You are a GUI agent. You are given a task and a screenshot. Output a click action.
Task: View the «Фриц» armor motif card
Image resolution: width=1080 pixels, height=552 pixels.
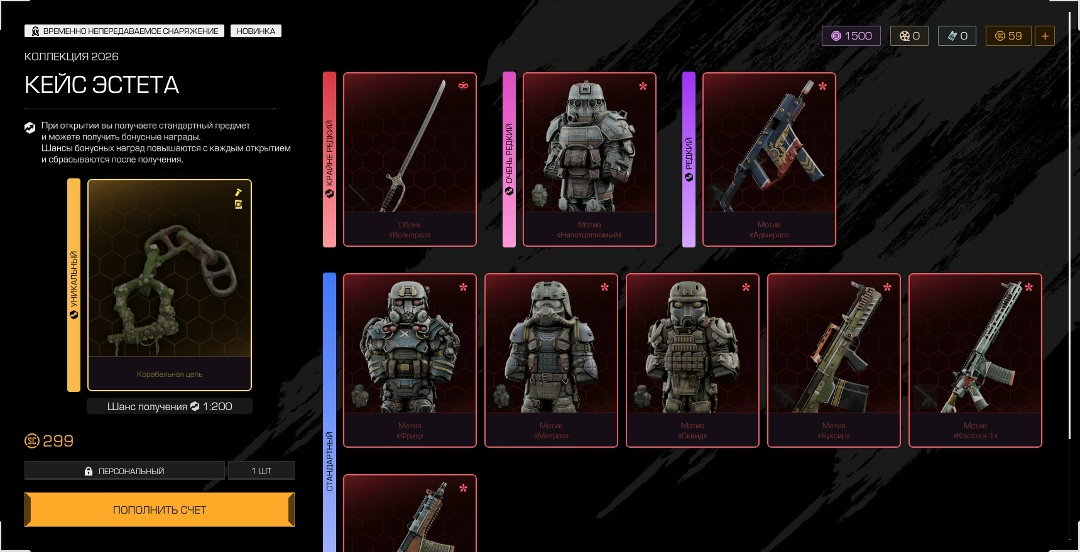point(410,359)
